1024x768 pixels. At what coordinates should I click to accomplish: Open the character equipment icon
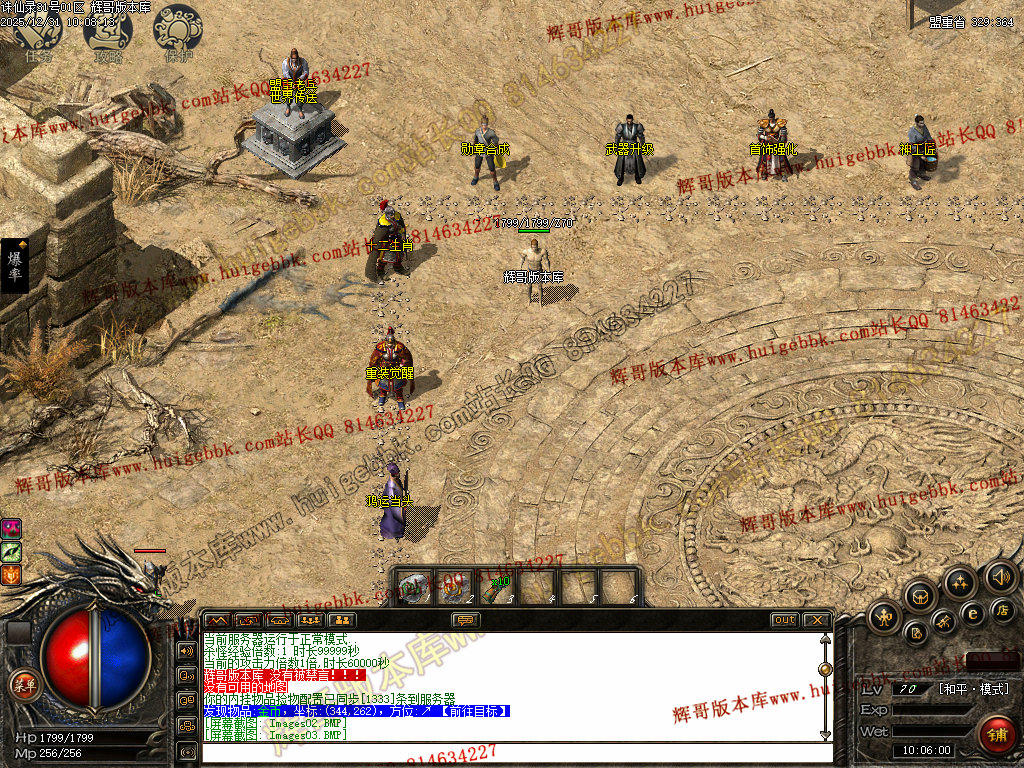click(885, 617)
